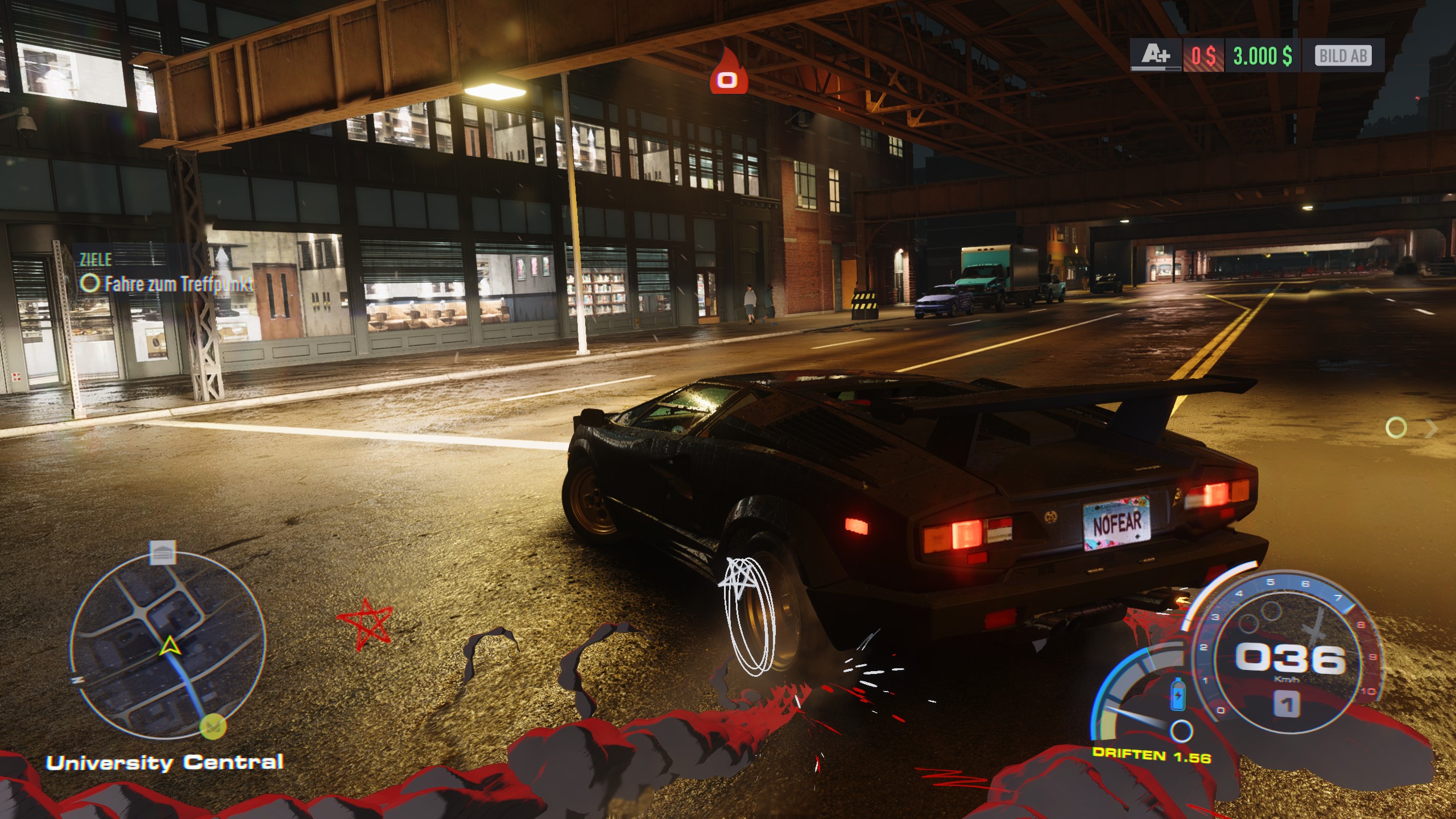Select the yellow destination marker on minimap

click(x=213, y=726)
